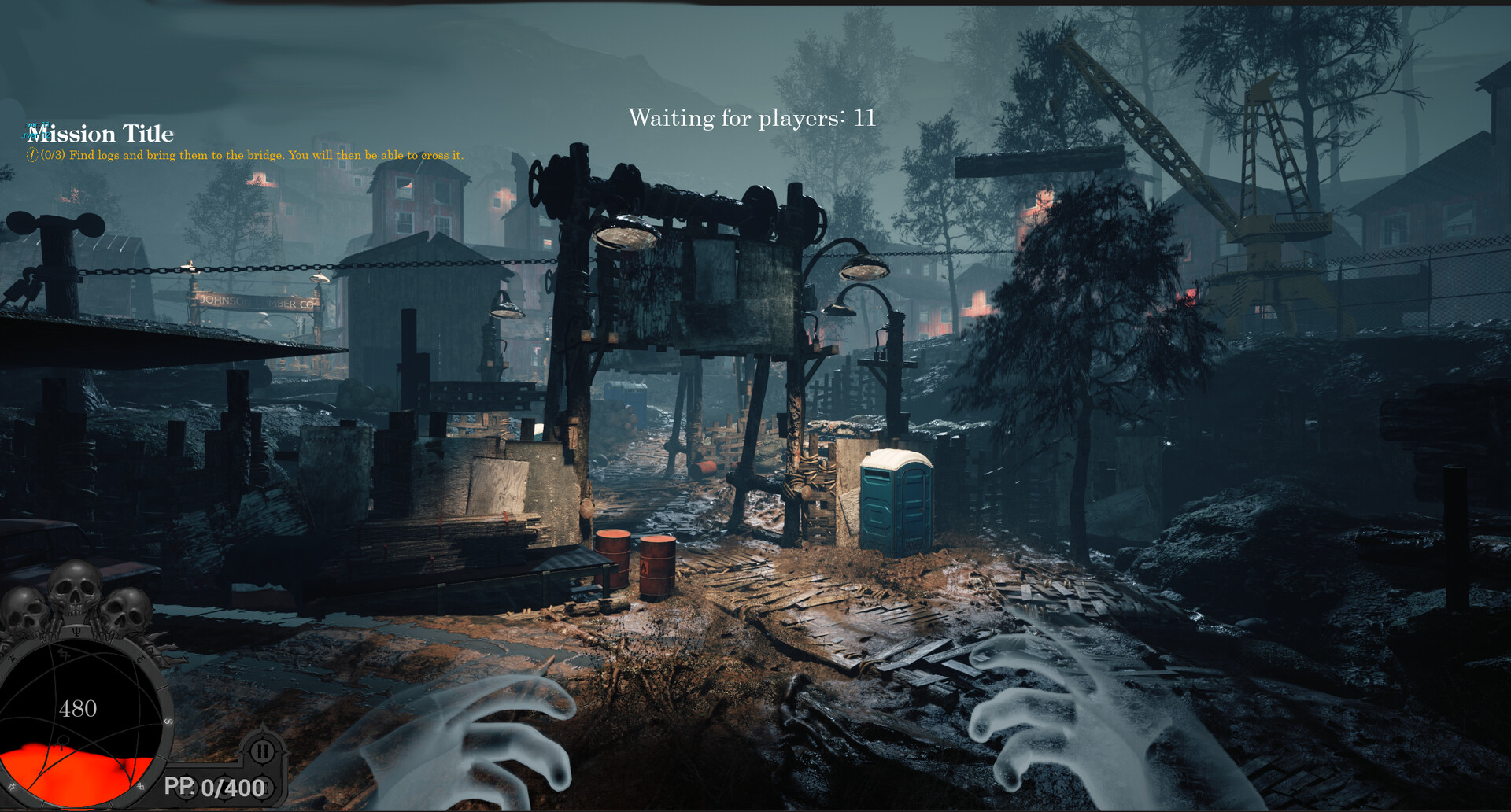Click the 480 currency readout
Viewport: 1511px width, 812px height.
[79, 708]
